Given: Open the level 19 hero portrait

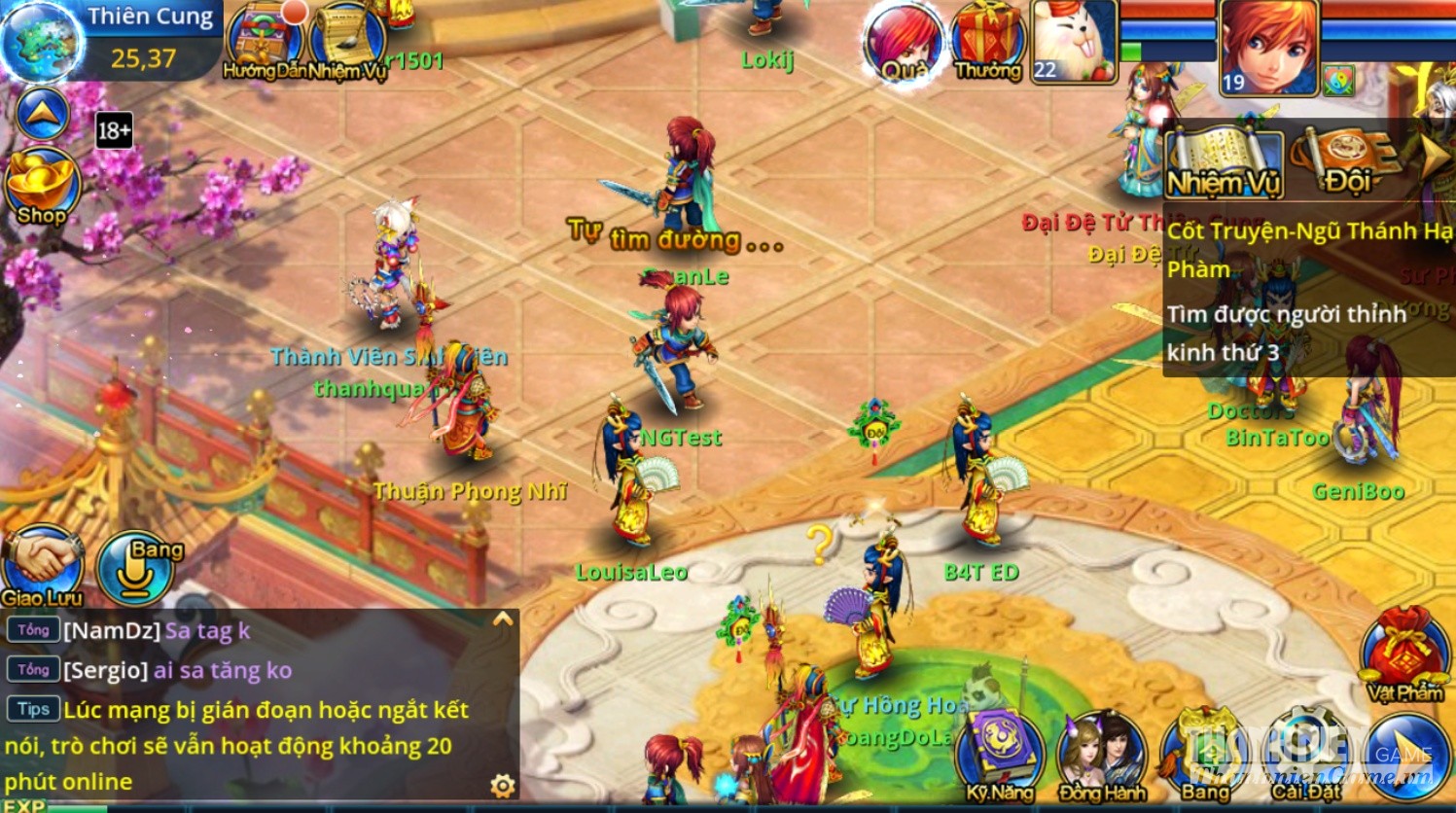Looking at the screenshot, I should pyautogui.click(x=1268, y=46).
